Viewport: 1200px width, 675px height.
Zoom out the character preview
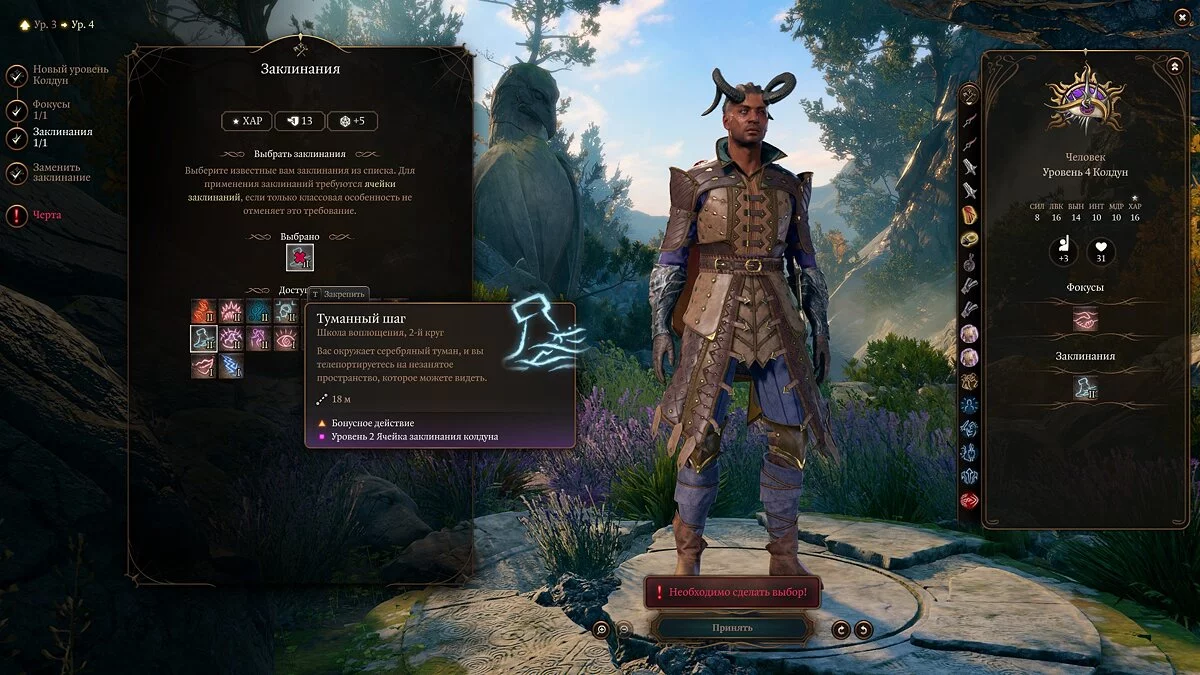(x=624, y=629)
